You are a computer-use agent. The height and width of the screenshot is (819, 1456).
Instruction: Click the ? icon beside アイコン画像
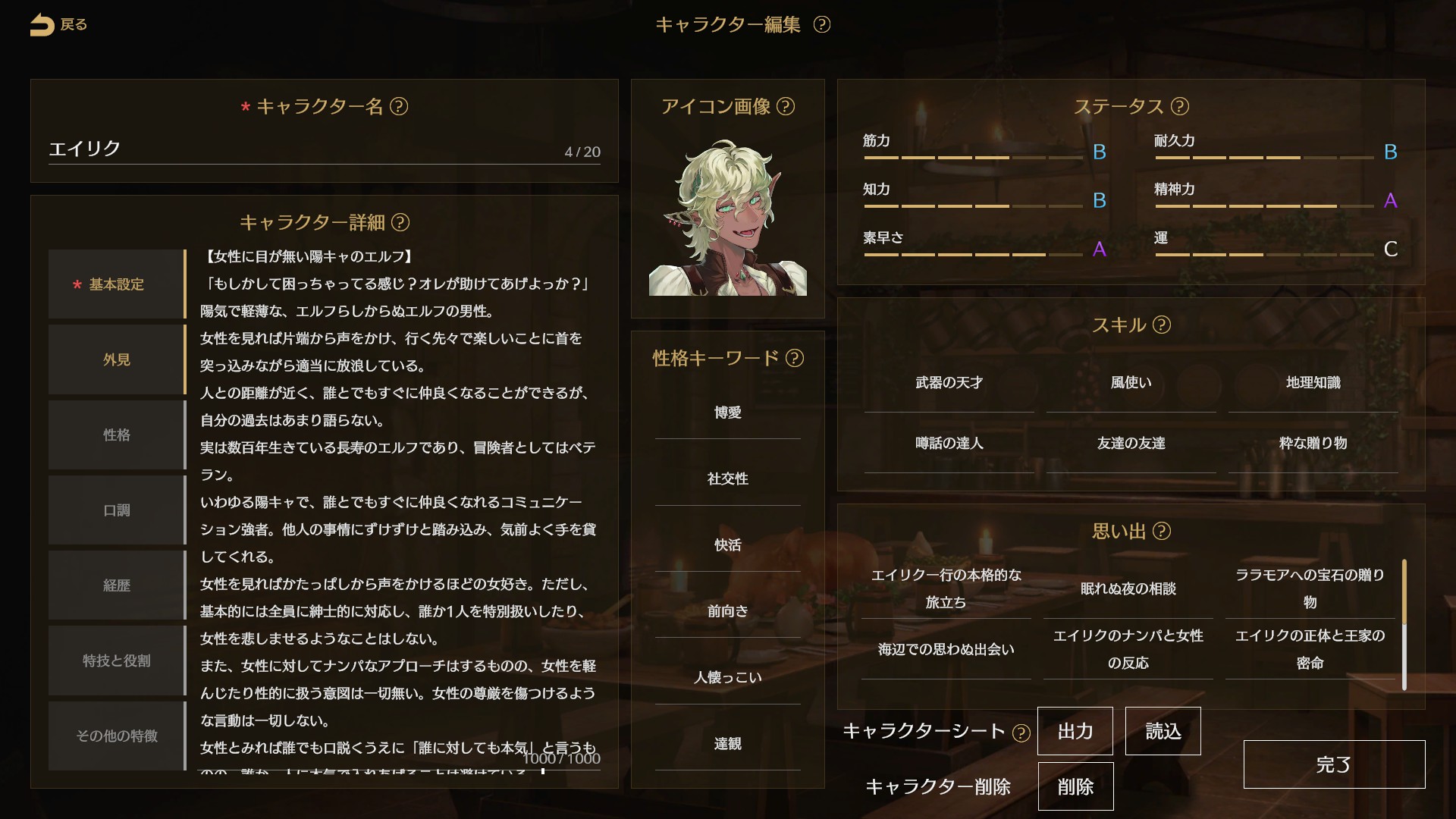(787, 107)
